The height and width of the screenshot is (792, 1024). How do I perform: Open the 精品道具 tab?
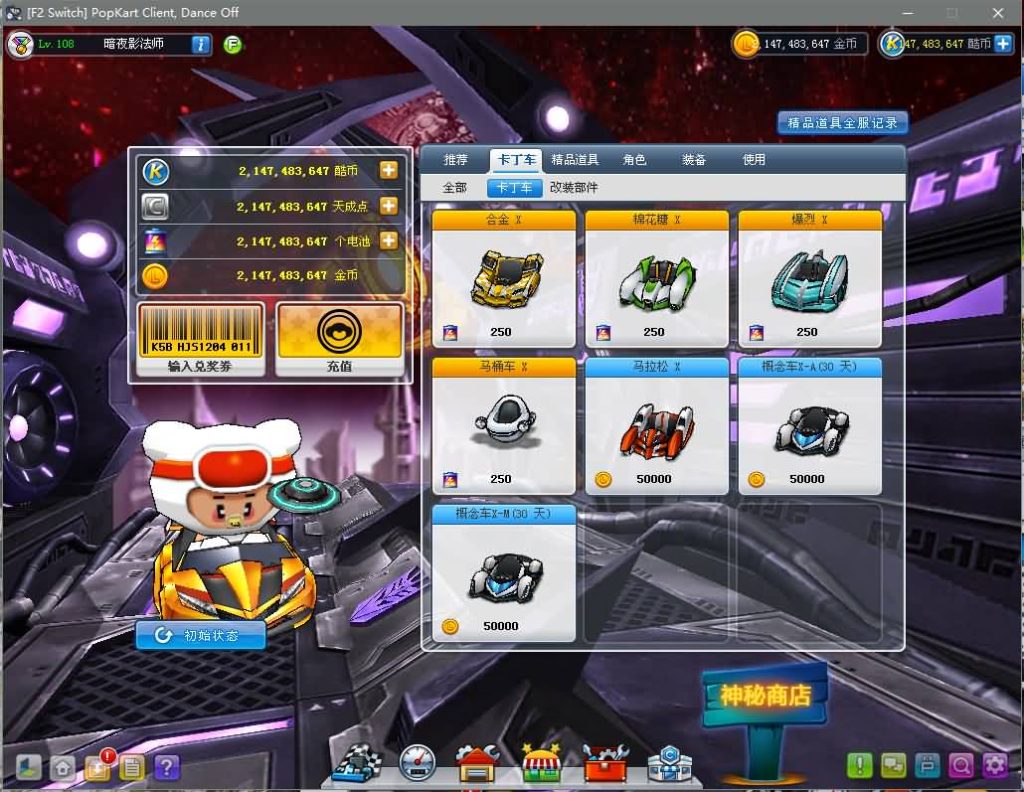pos(575,160)
